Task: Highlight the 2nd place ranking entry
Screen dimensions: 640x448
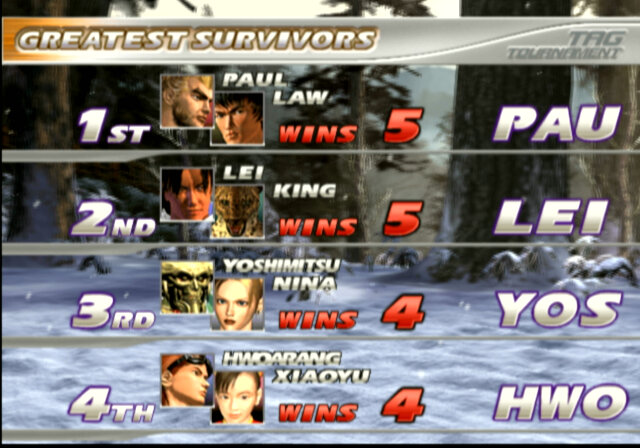Action: pos(112,221)
